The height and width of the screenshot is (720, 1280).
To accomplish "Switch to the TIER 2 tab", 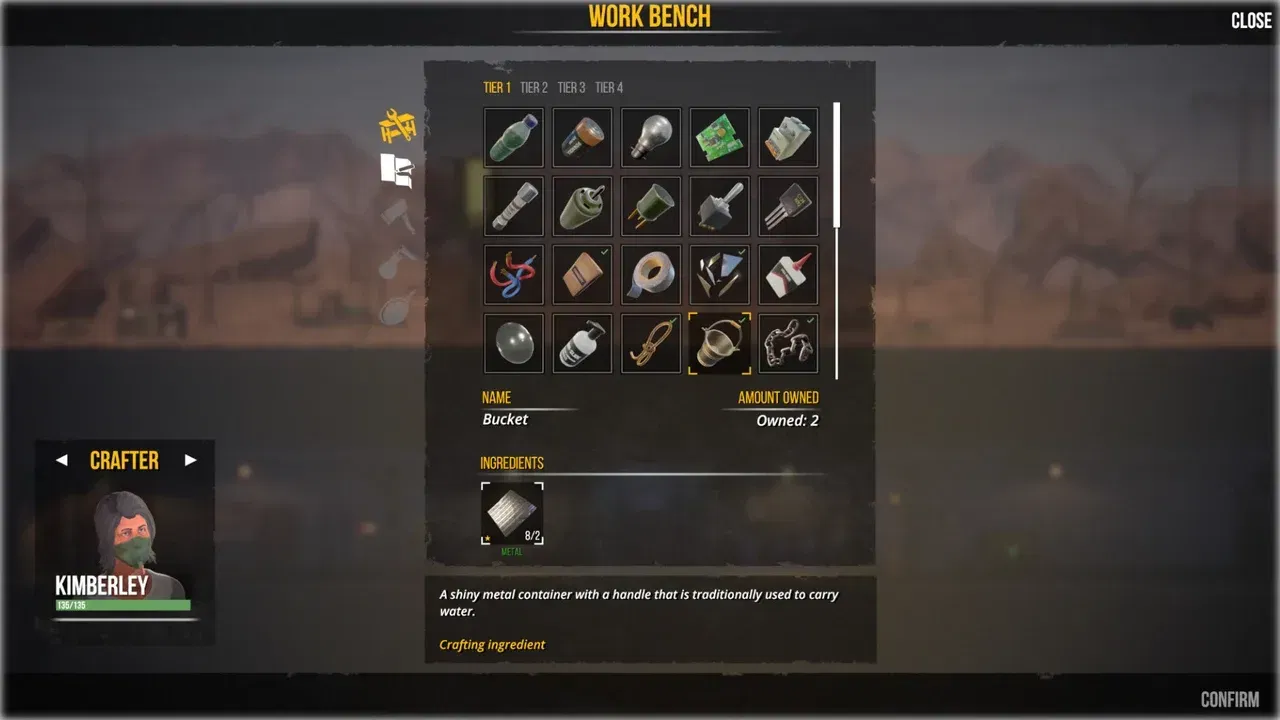I will 534,87.
